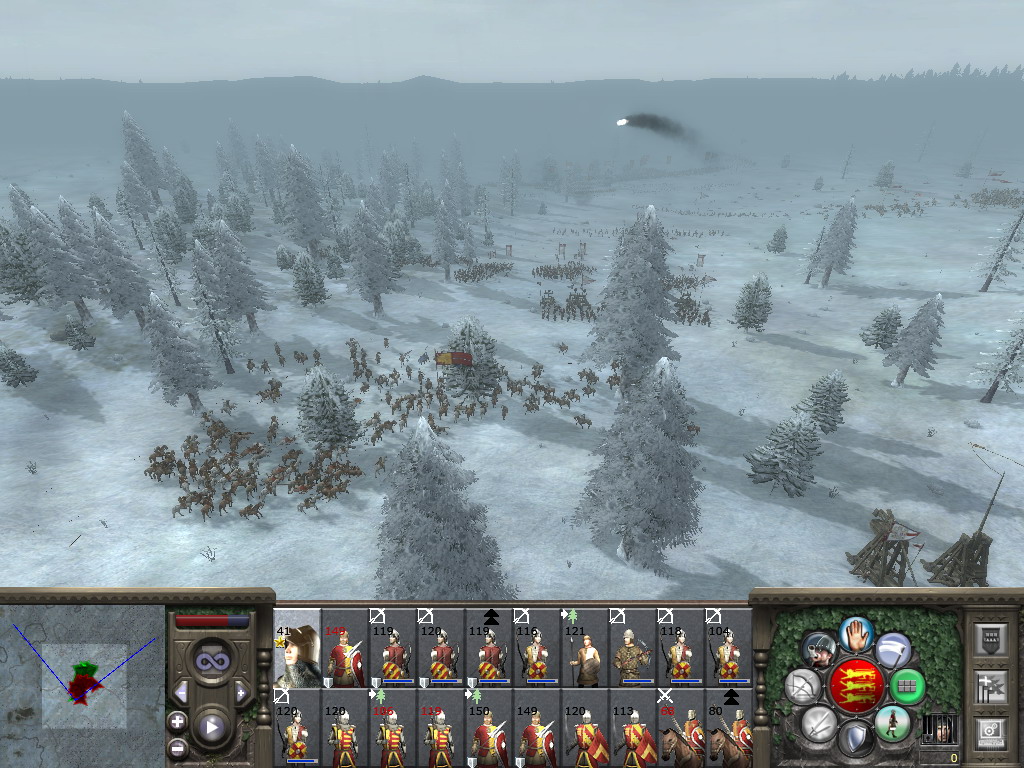Screen dimensions: 1024x768
Task: Select the peasant spearman card with 121 men
Action: click(x=584, y=648)
